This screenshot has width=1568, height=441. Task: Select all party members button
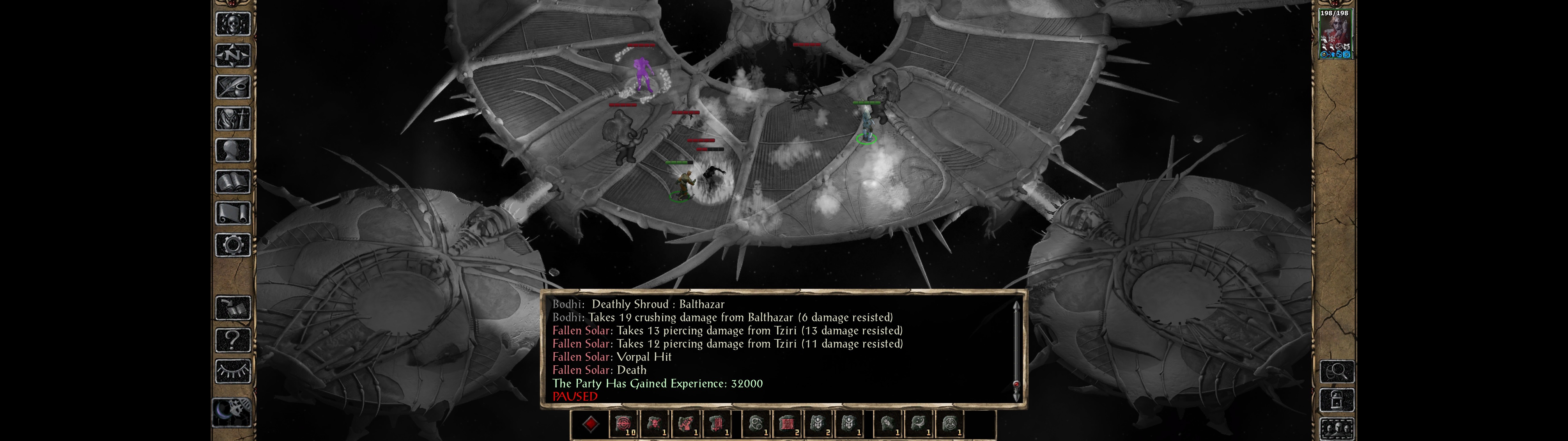[1337, 429]
